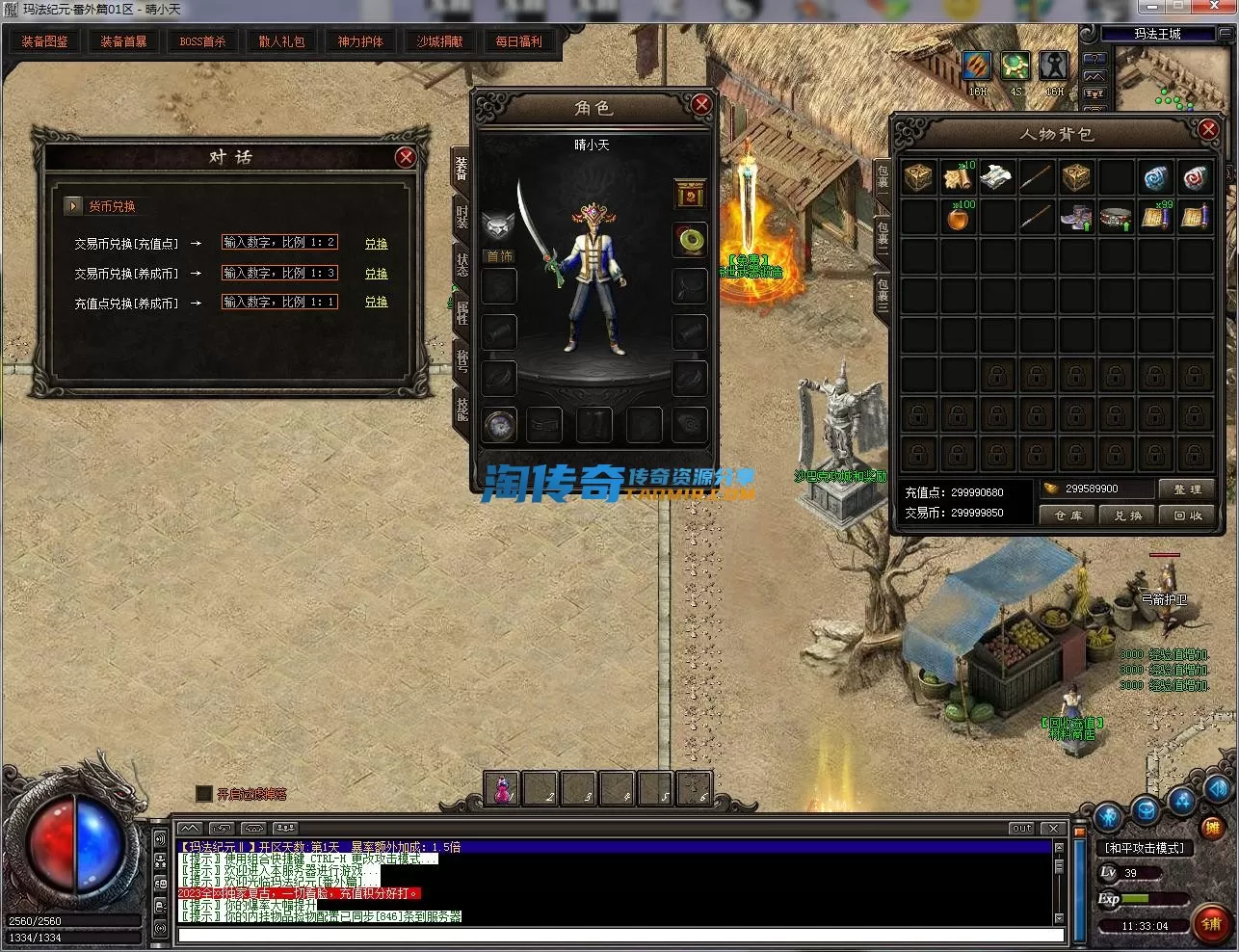The height and width of the screenshot is (952, 1239).
Task: Open the 仓库 warehouse
Action: point(1068,516)
